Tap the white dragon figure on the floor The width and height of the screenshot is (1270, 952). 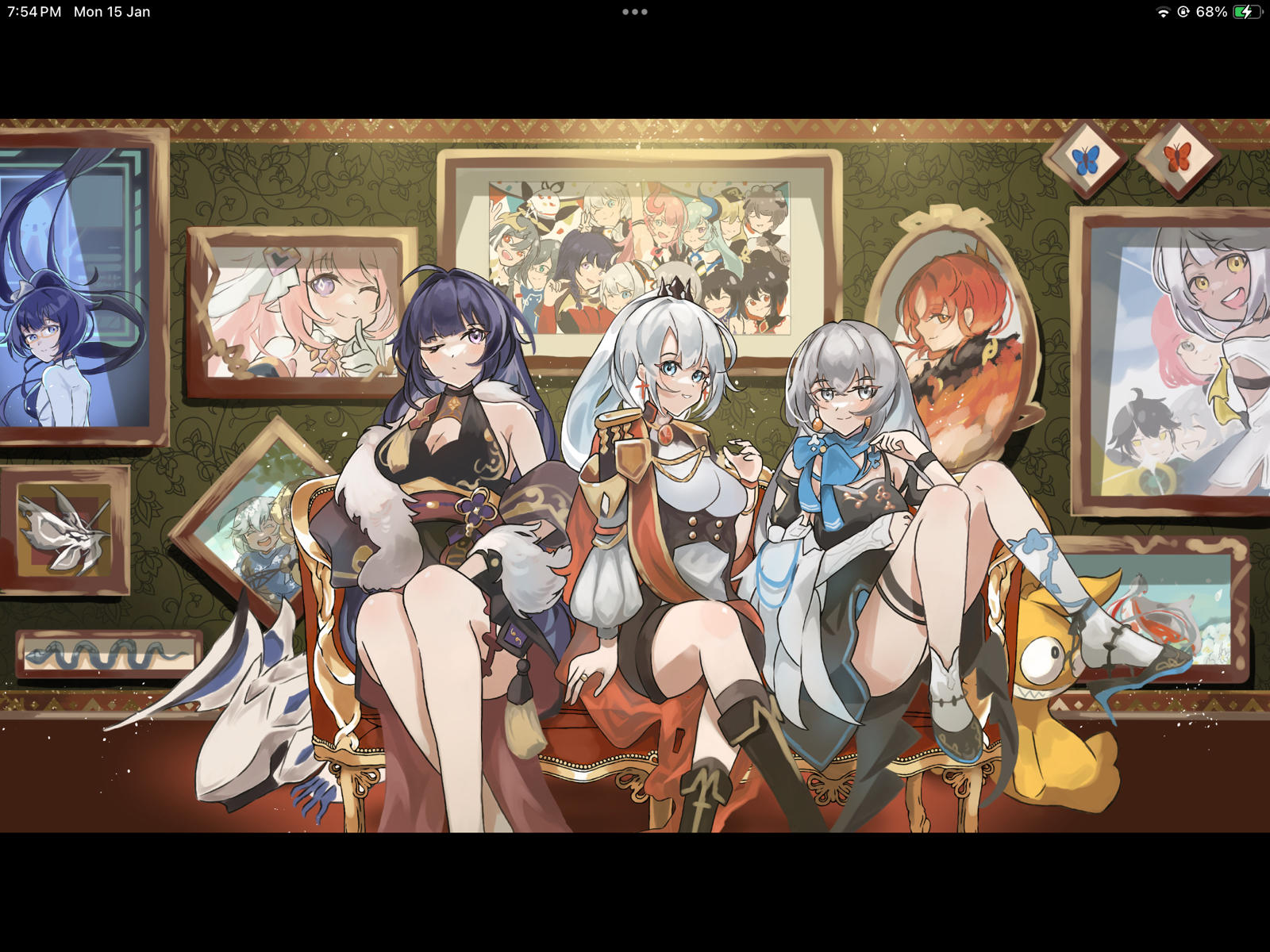[x=254, y=714]
